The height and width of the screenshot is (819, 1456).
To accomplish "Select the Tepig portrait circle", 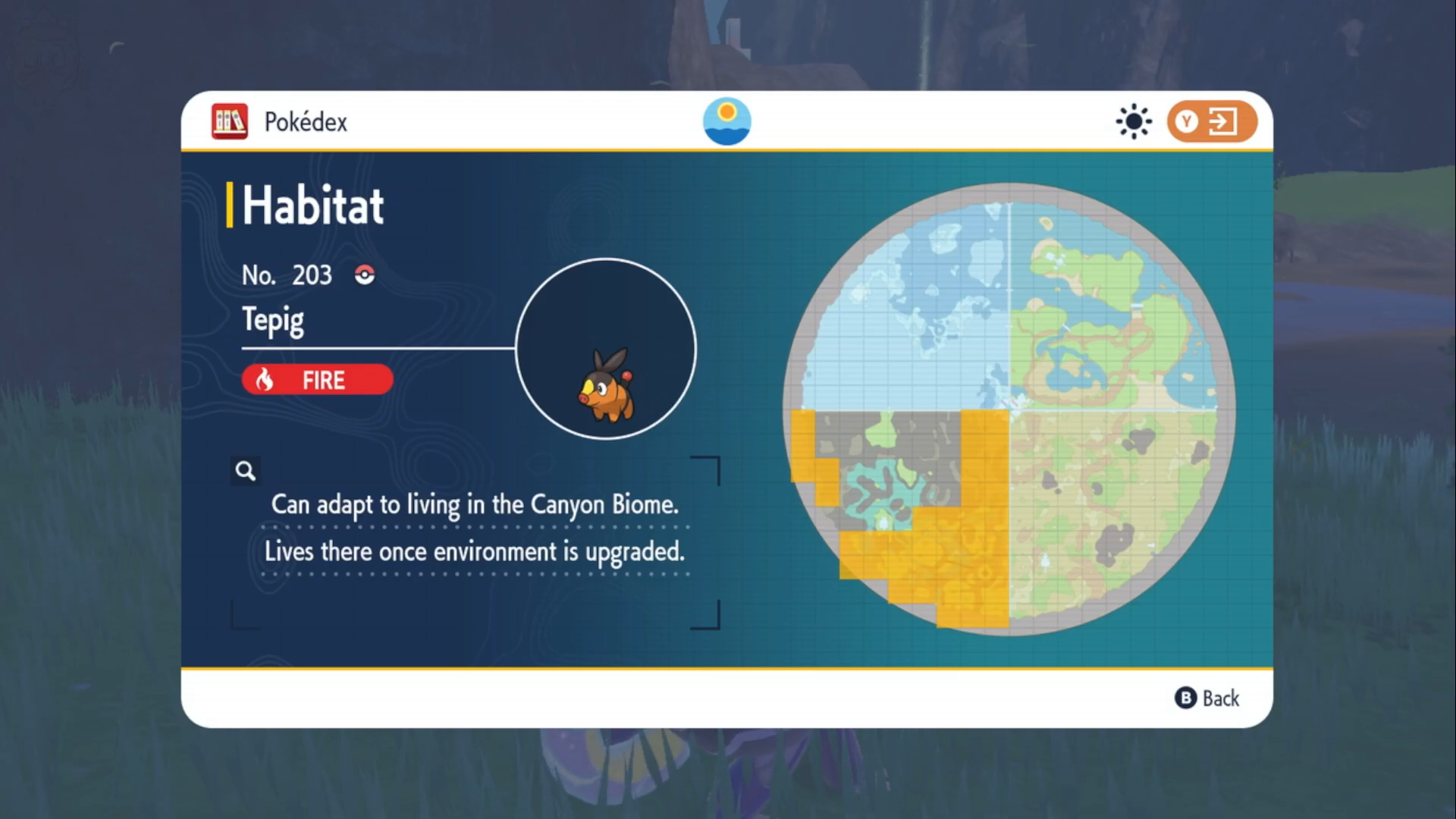I will click(x=605, y=349).
